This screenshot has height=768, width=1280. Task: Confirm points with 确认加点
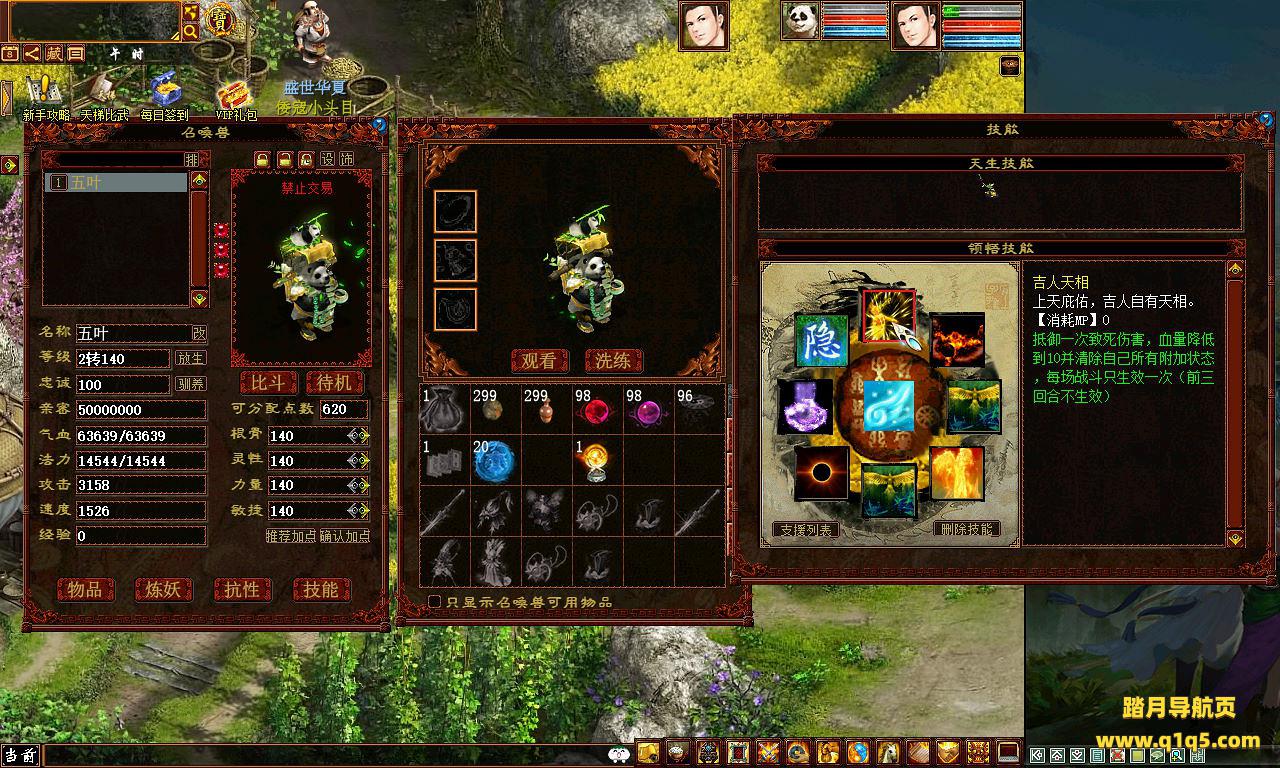coord(345,537)
